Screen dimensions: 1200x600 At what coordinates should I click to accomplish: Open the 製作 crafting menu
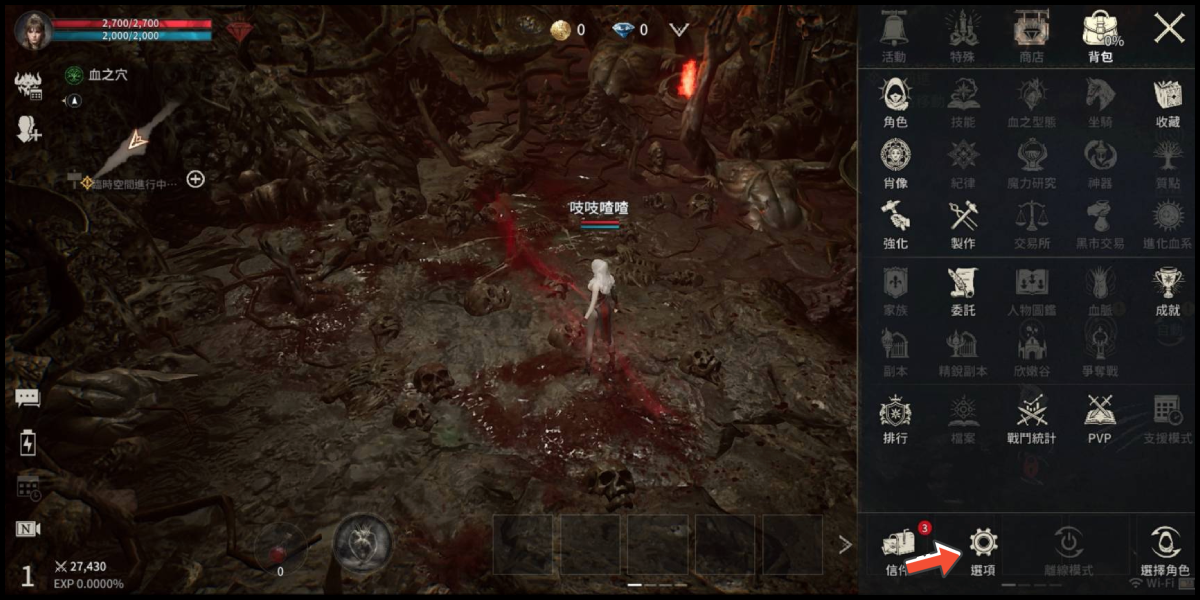(963, 223)
